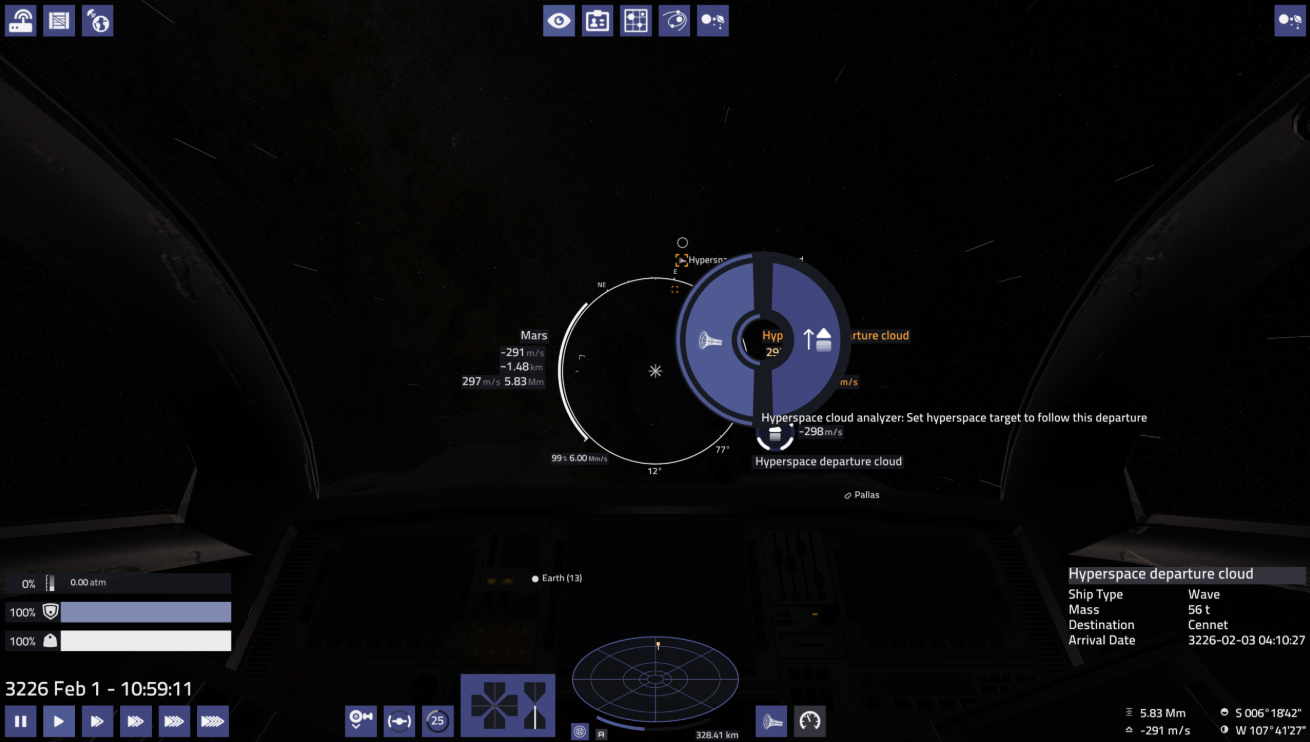The height and width of the screenshot is (742, 1310).
Task: Open the ID card info view
Action: [x=598, y=20]
